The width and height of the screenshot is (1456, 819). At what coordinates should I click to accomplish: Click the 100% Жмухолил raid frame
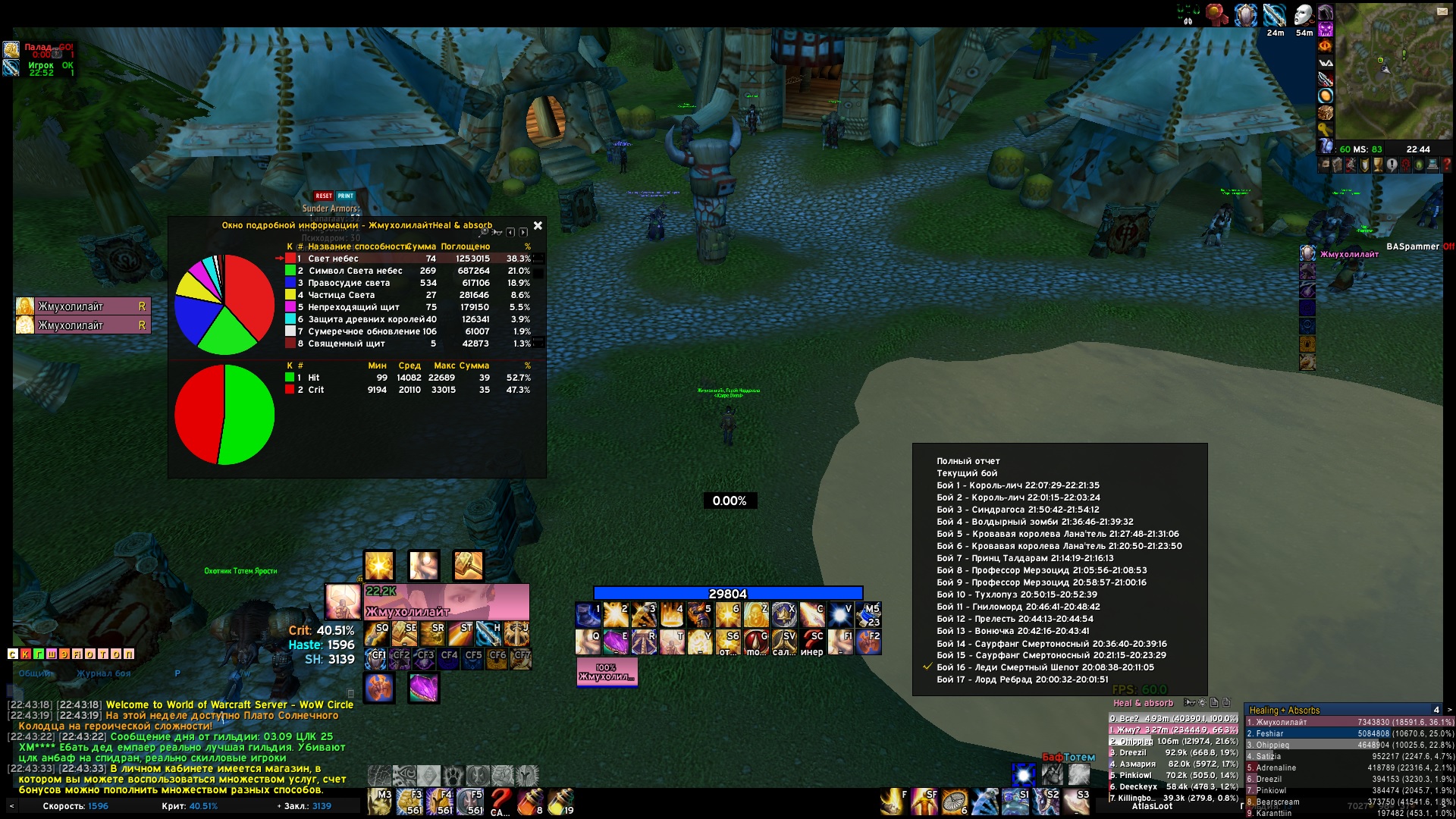click(607, 672)
